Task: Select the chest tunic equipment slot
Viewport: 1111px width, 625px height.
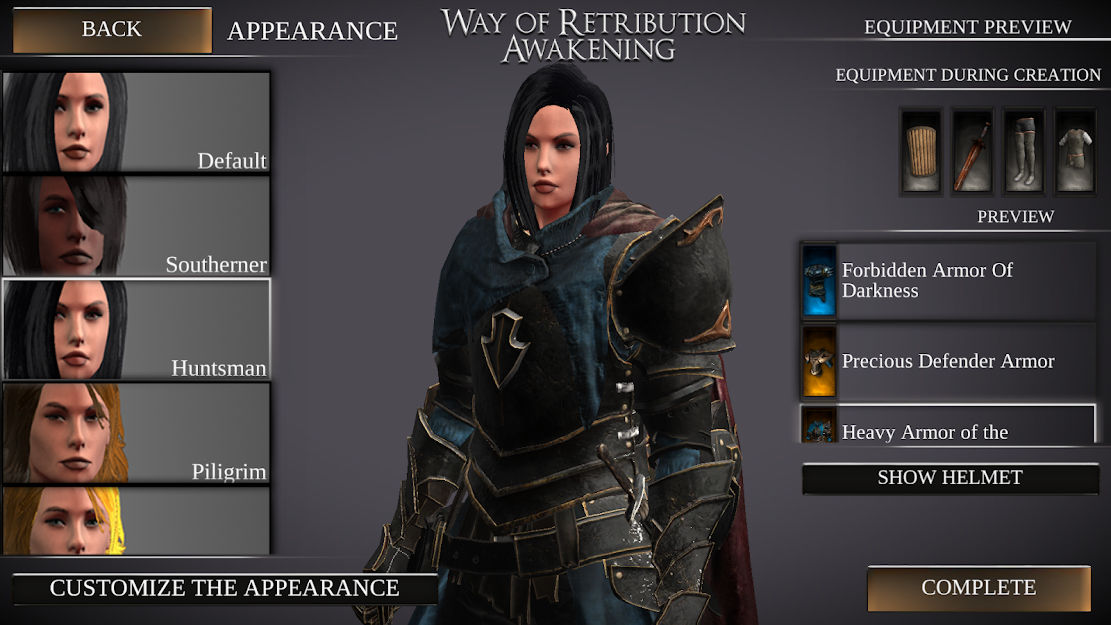Action: (x=1075, y=151)
